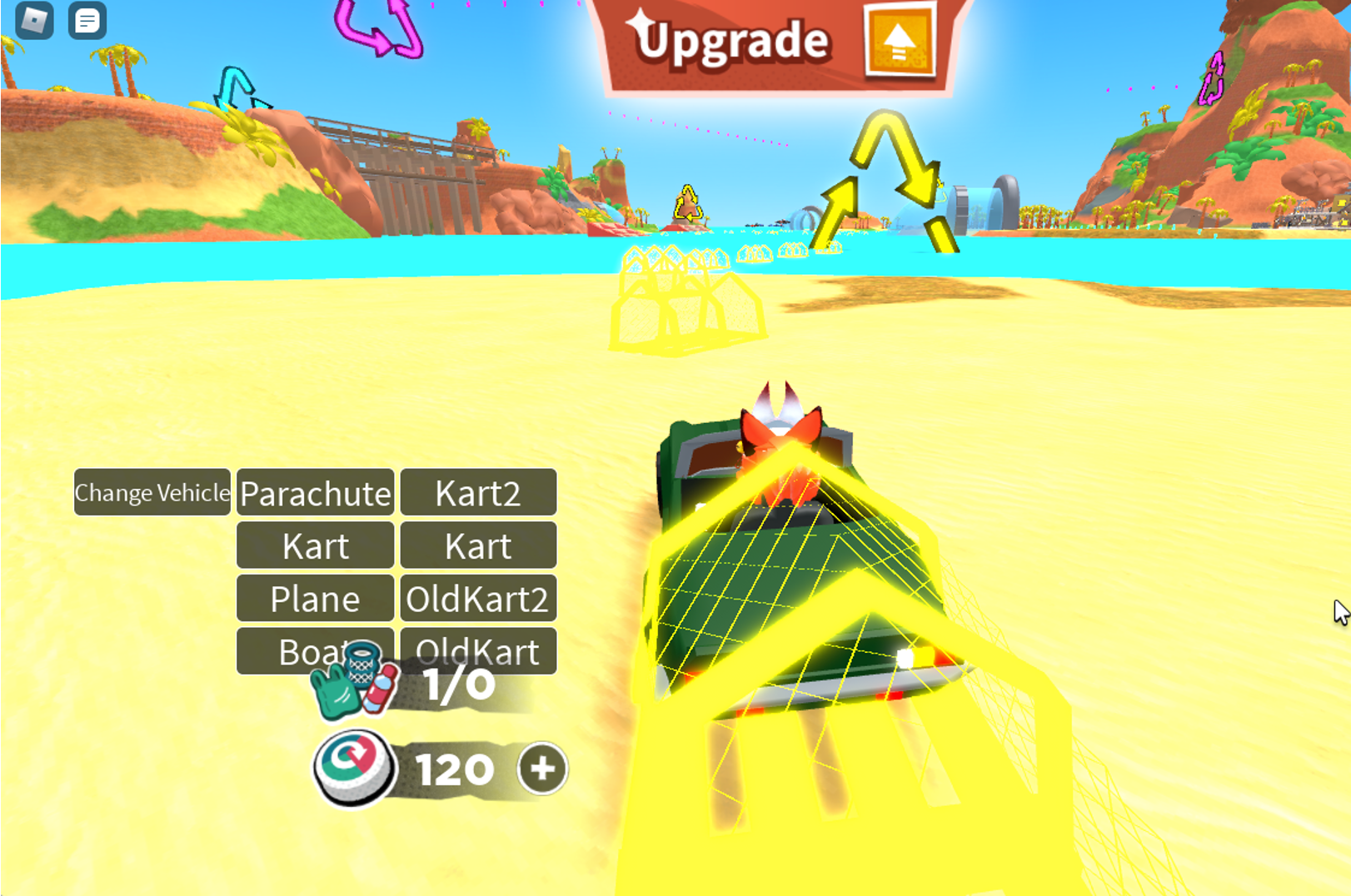Add more coins with the plus button
Viewport: 1351px width, 896px height.
click(x=542, y=769)
